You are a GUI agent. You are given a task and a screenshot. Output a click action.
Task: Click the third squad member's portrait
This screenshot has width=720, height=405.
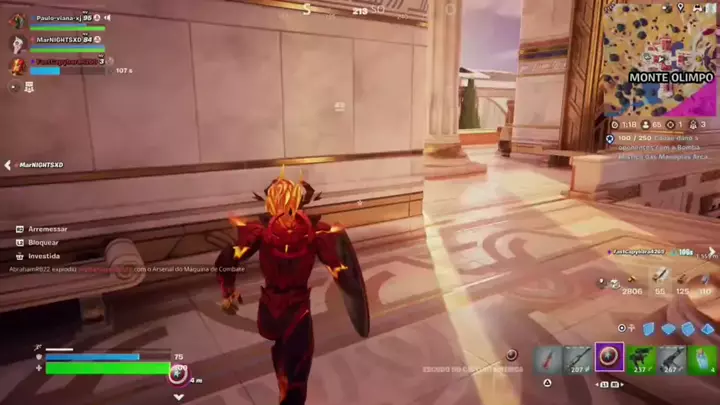(x=17, y=65)
